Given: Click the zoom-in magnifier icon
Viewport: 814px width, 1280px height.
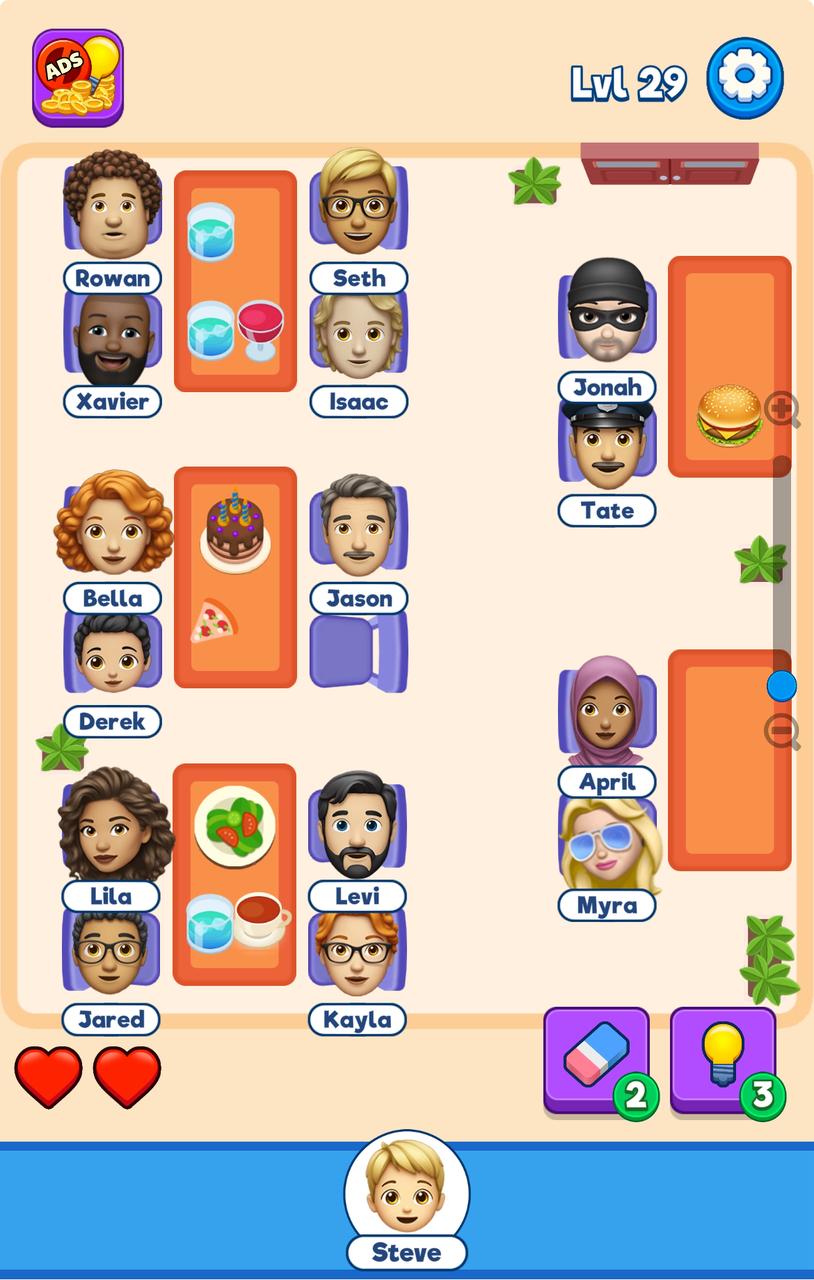Looking at the screenshot, I should (781, 409).
